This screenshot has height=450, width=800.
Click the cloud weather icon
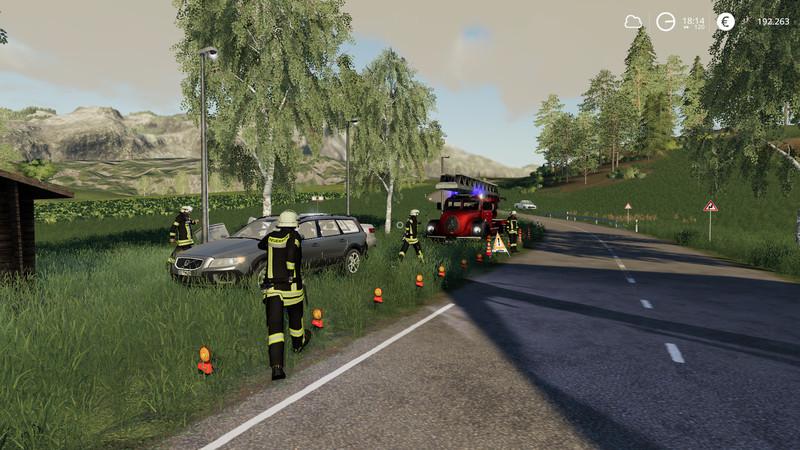coord(633,21)
